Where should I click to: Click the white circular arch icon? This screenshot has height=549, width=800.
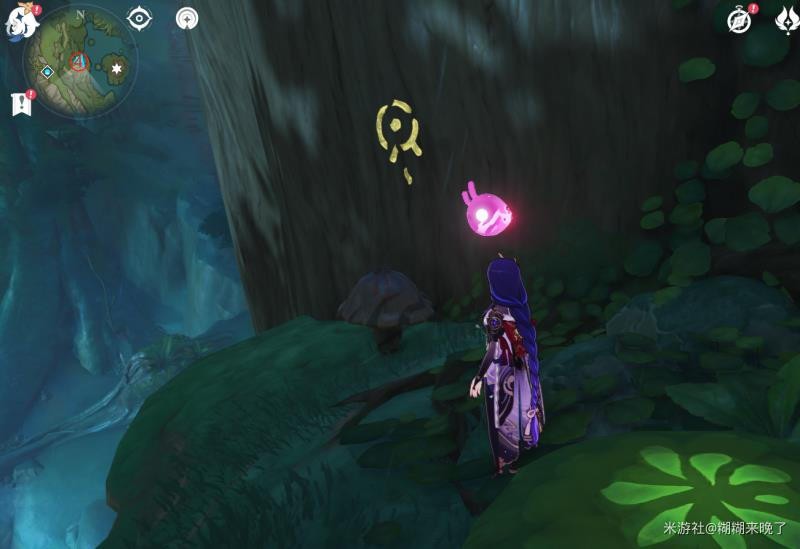click(187, 18)
